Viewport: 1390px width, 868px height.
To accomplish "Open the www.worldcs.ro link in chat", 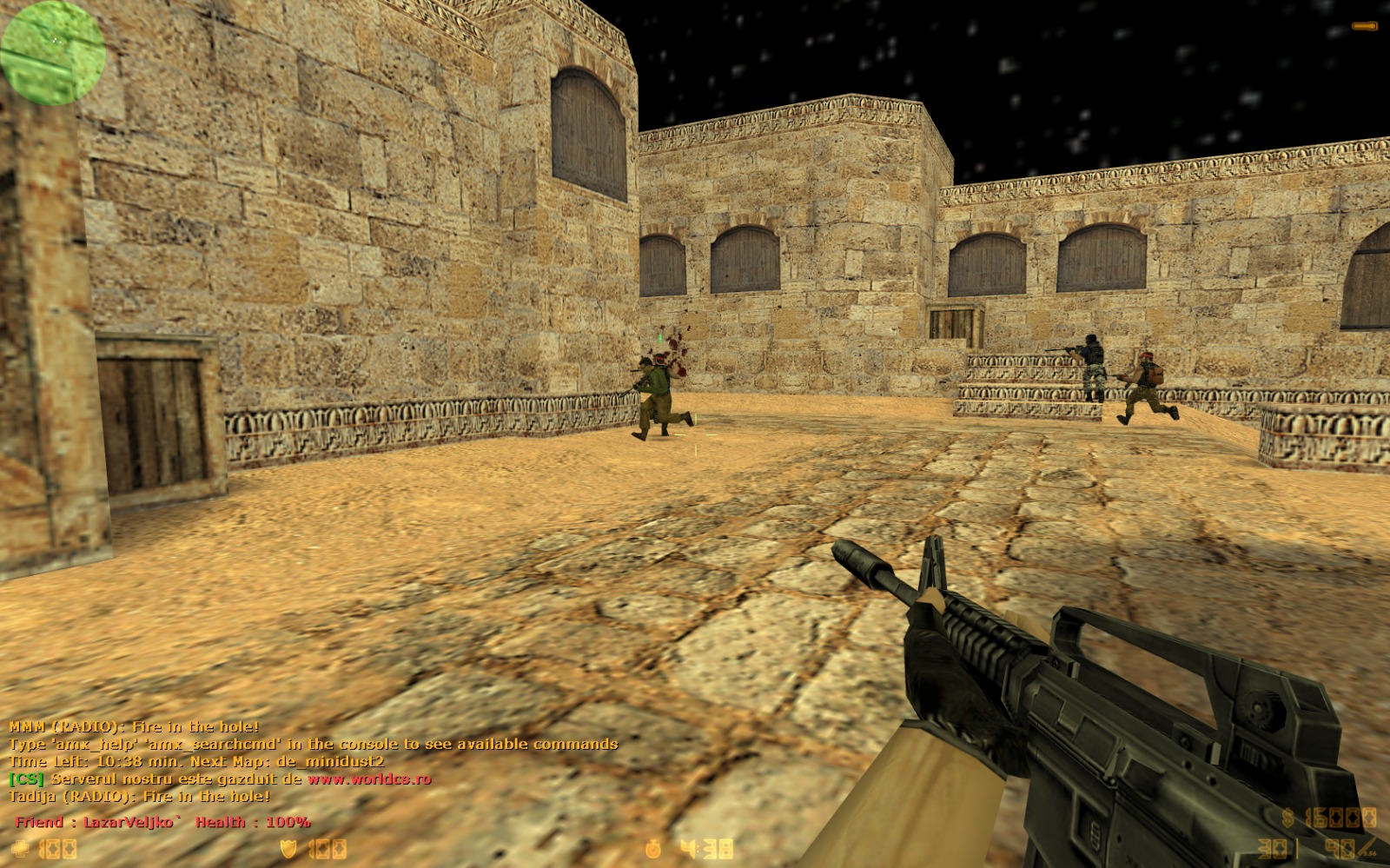I will point(369,779).
